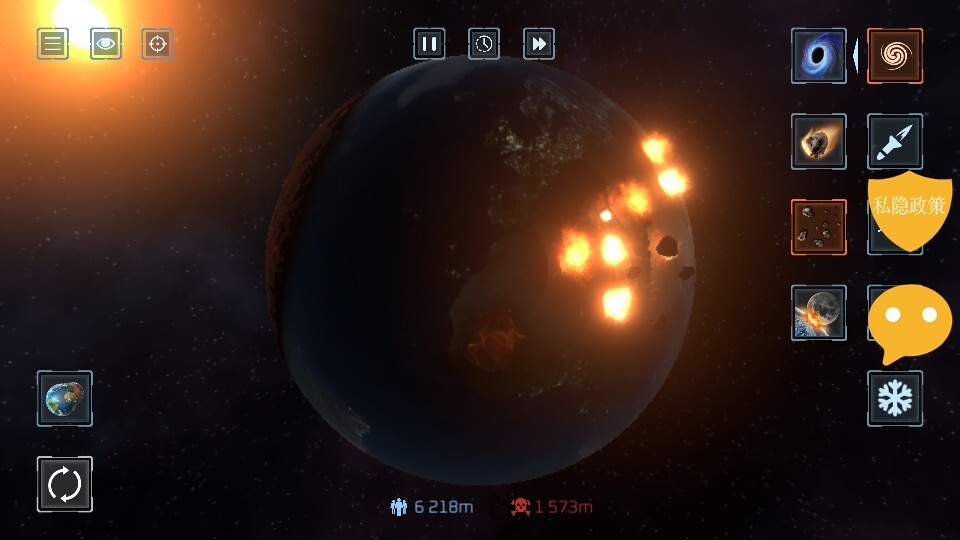
Task: Open the clock time control
Action: point(484,44)
